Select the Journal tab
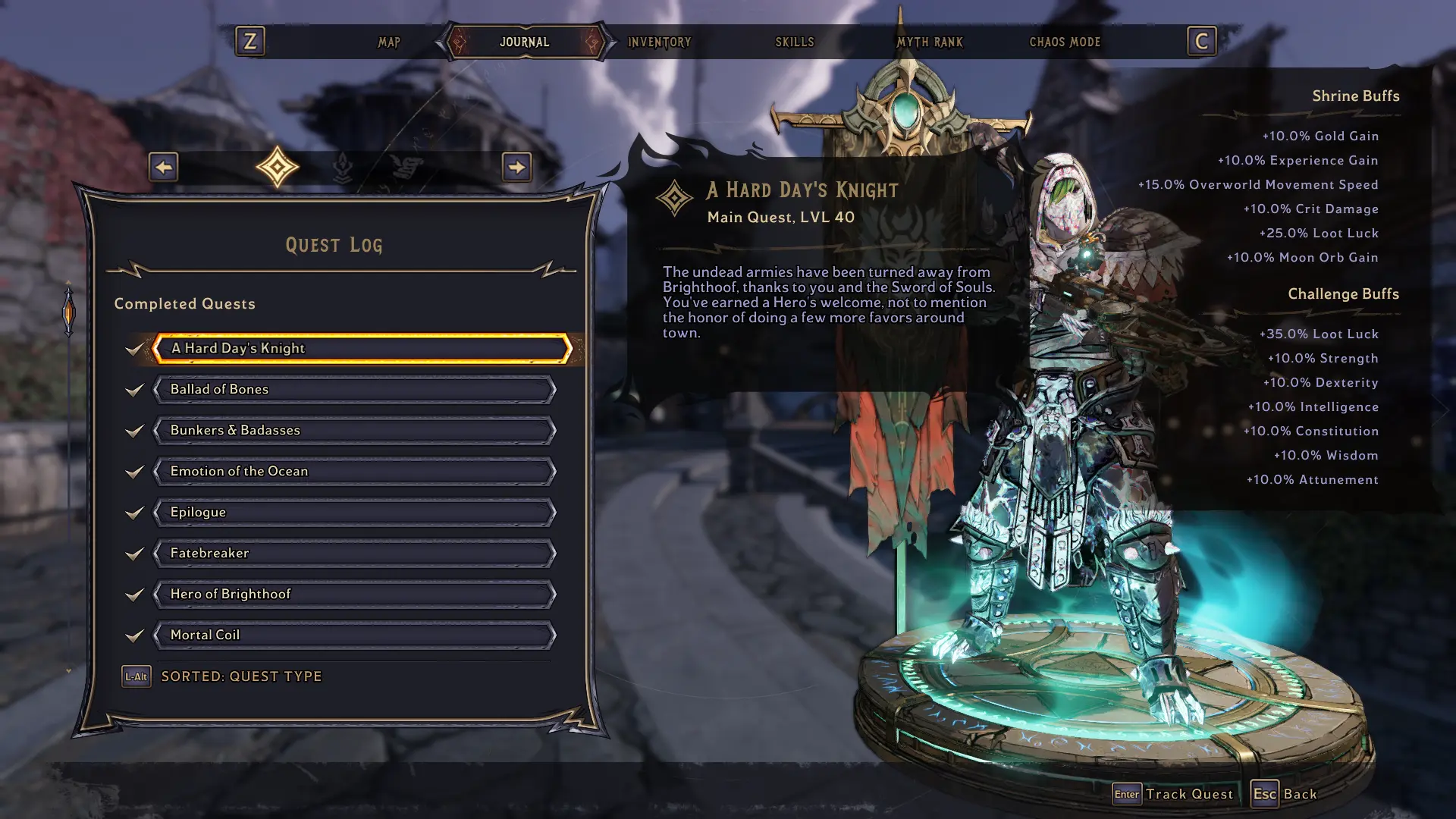 524,42
